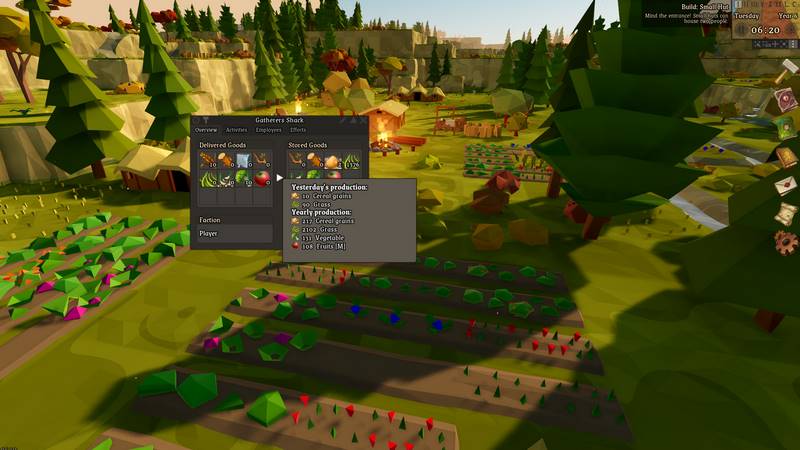Show the Effects tab
Viewport: 800px width, 450px height.
tap(298, 130)
